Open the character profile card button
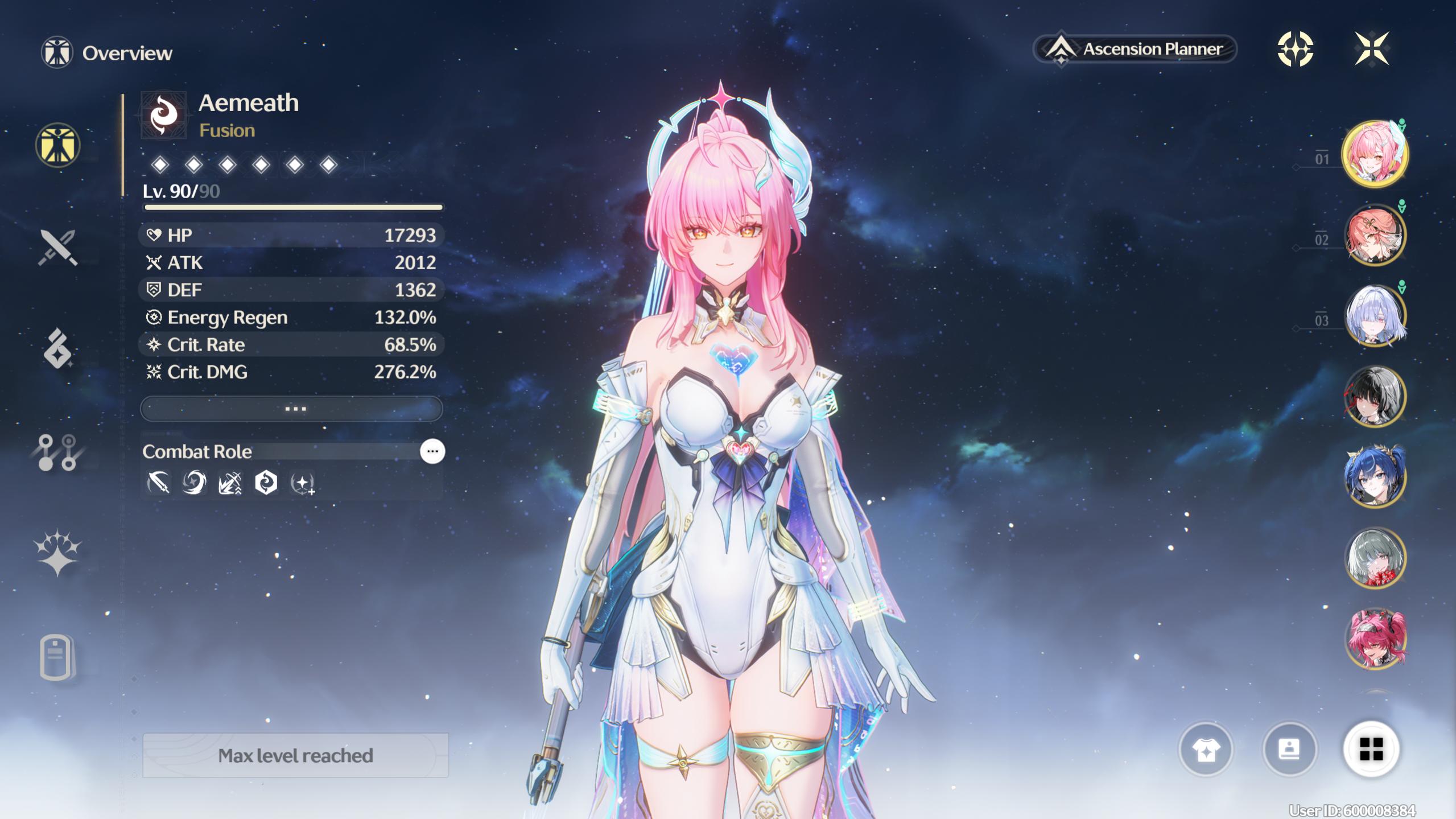Screen dimensions: 1456x819 coord(1289,749)
